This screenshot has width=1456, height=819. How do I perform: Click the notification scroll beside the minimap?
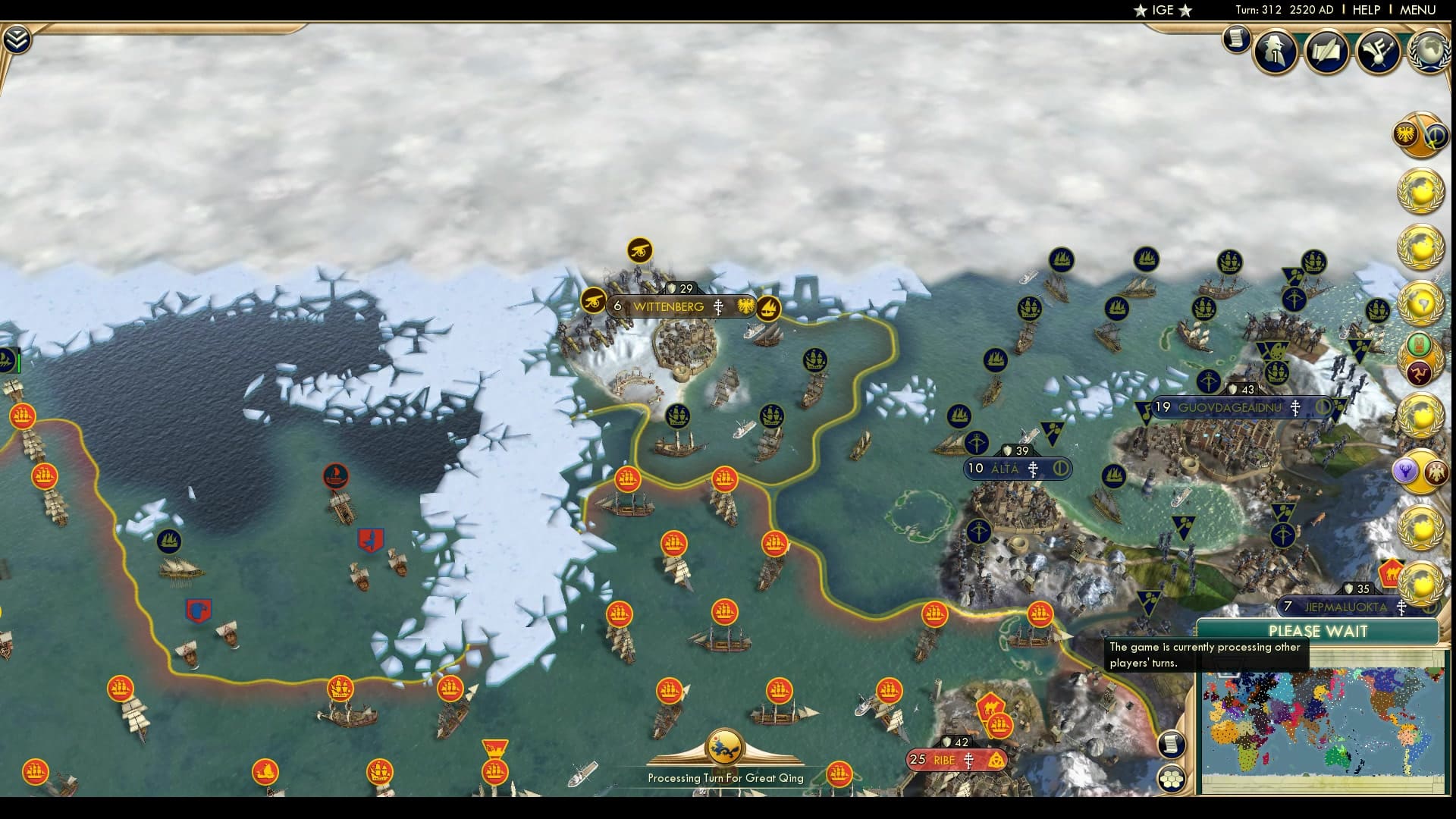1172,743
